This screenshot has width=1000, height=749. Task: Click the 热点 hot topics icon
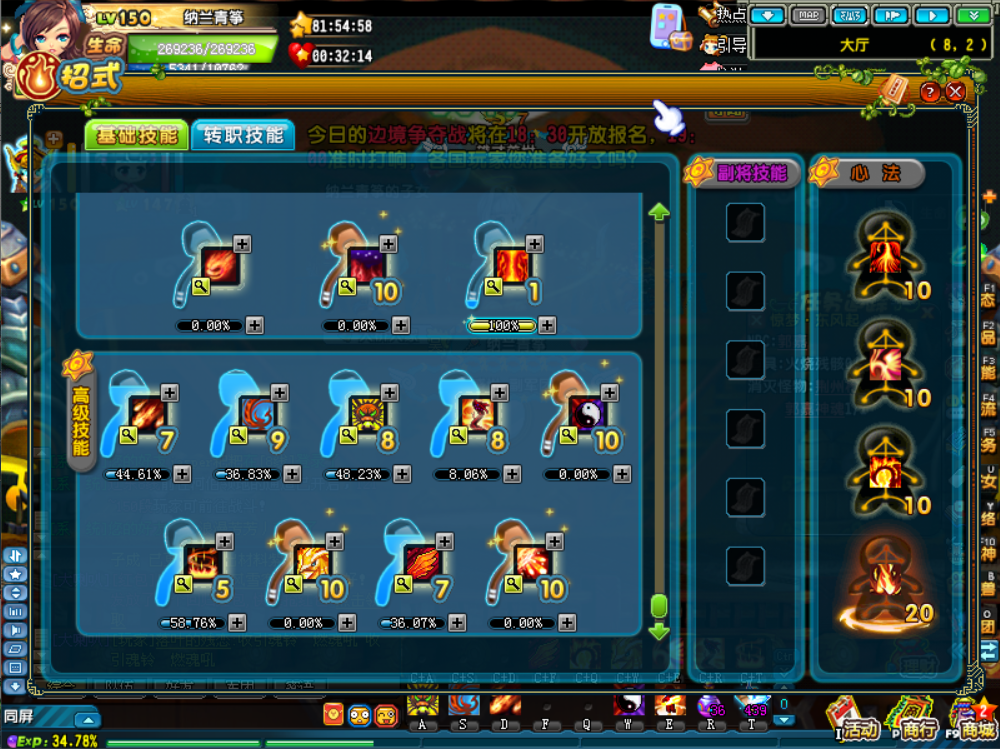(x=723, y=14)
